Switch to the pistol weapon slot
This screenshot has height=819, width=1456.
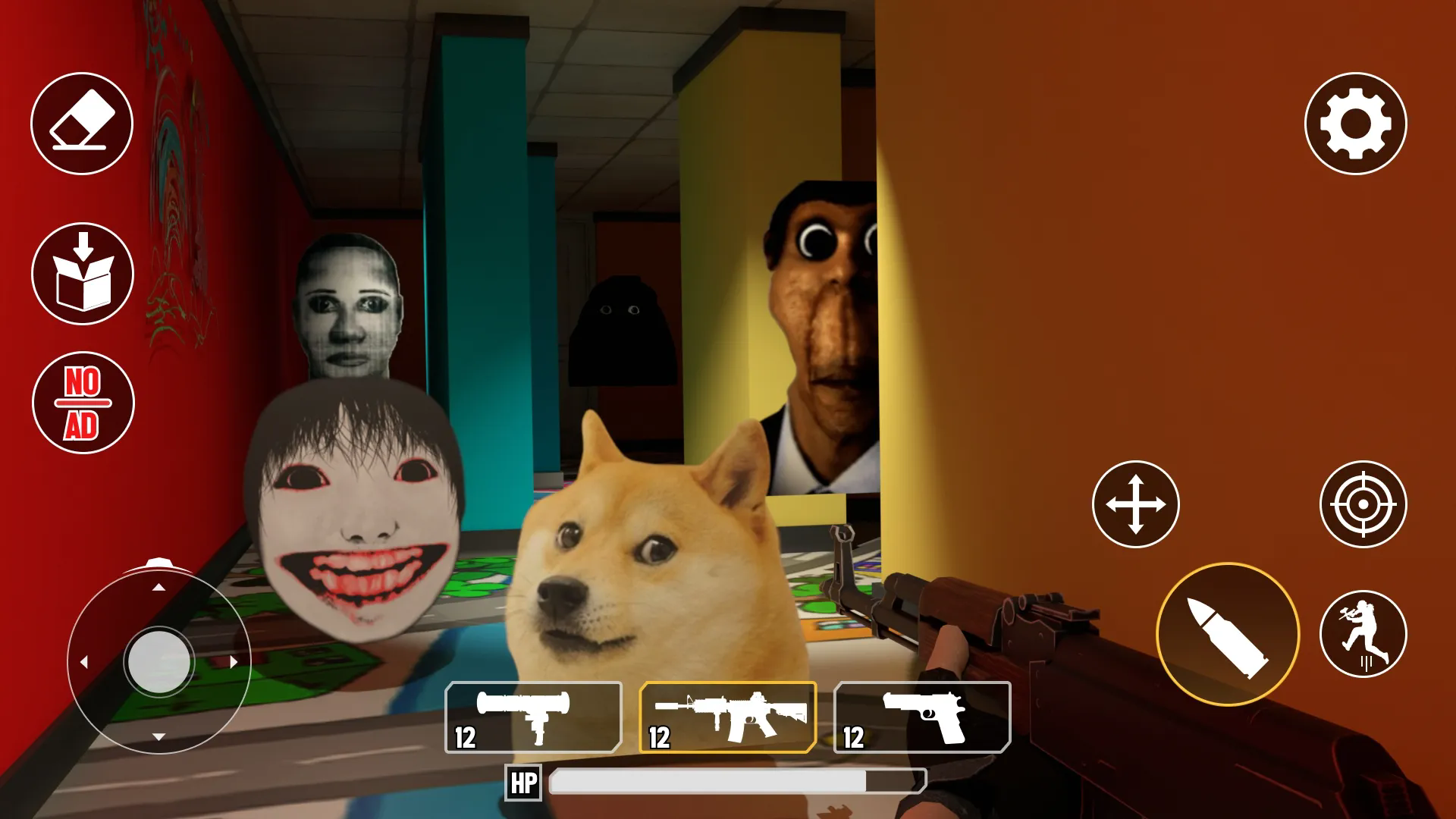(922, 717)
